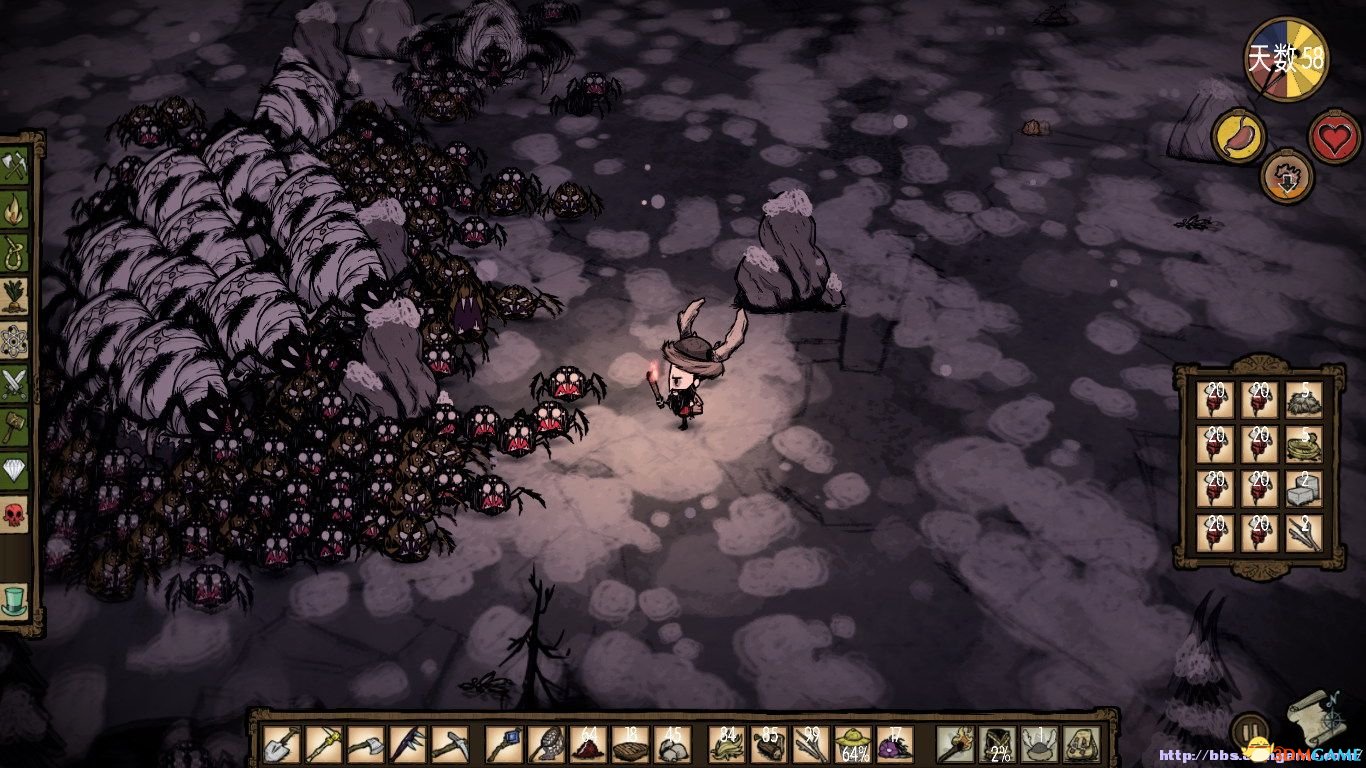This screenshot has width=1366, height=768.
Task: Pick the axe from the inventory bar
Action: (x=366, y=744)
